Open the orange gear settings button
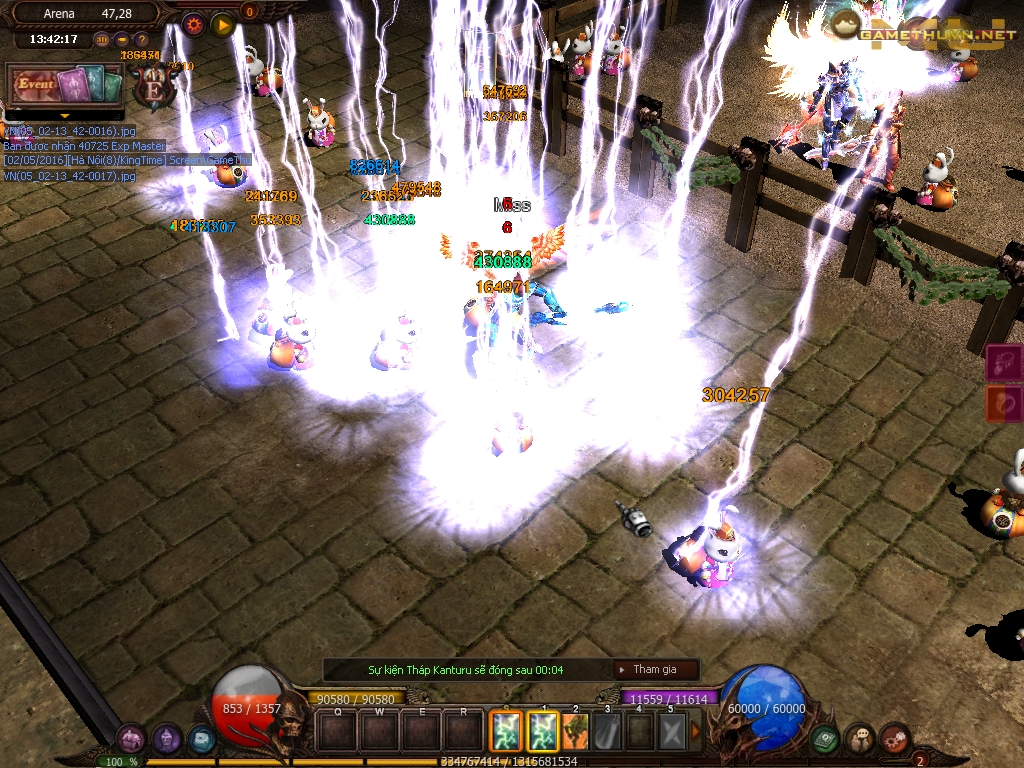 [x=194, y=24]
